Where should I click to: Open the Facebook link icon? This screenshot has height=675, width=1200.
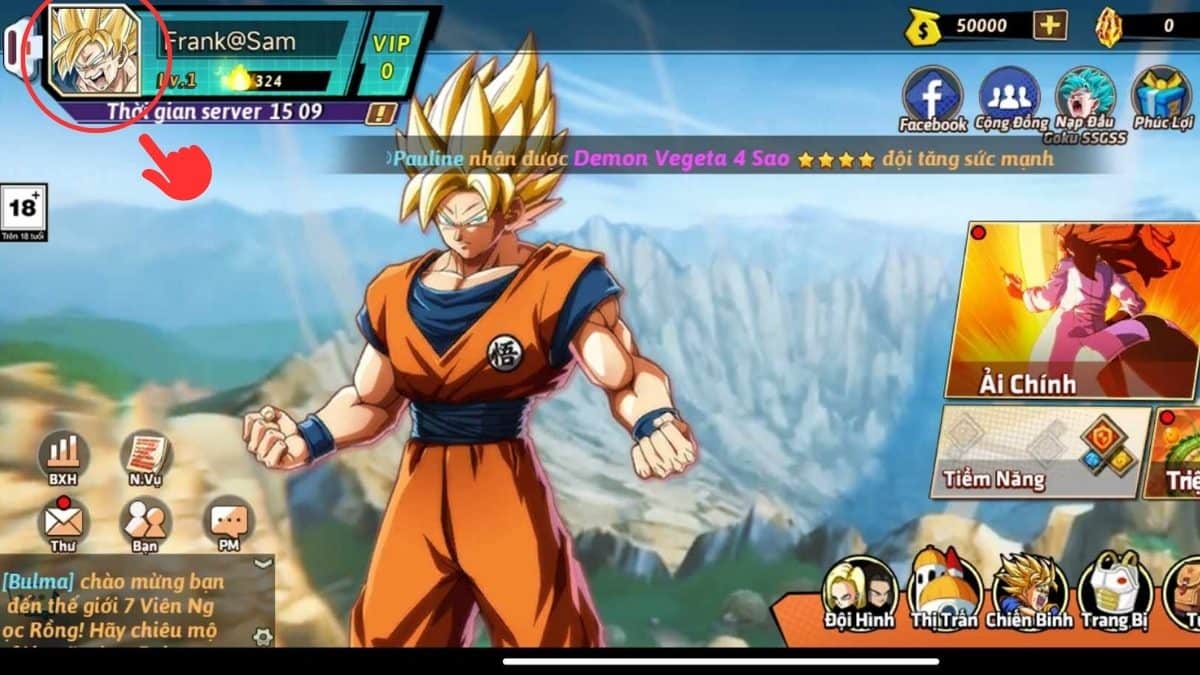click(x=932, y=97)
